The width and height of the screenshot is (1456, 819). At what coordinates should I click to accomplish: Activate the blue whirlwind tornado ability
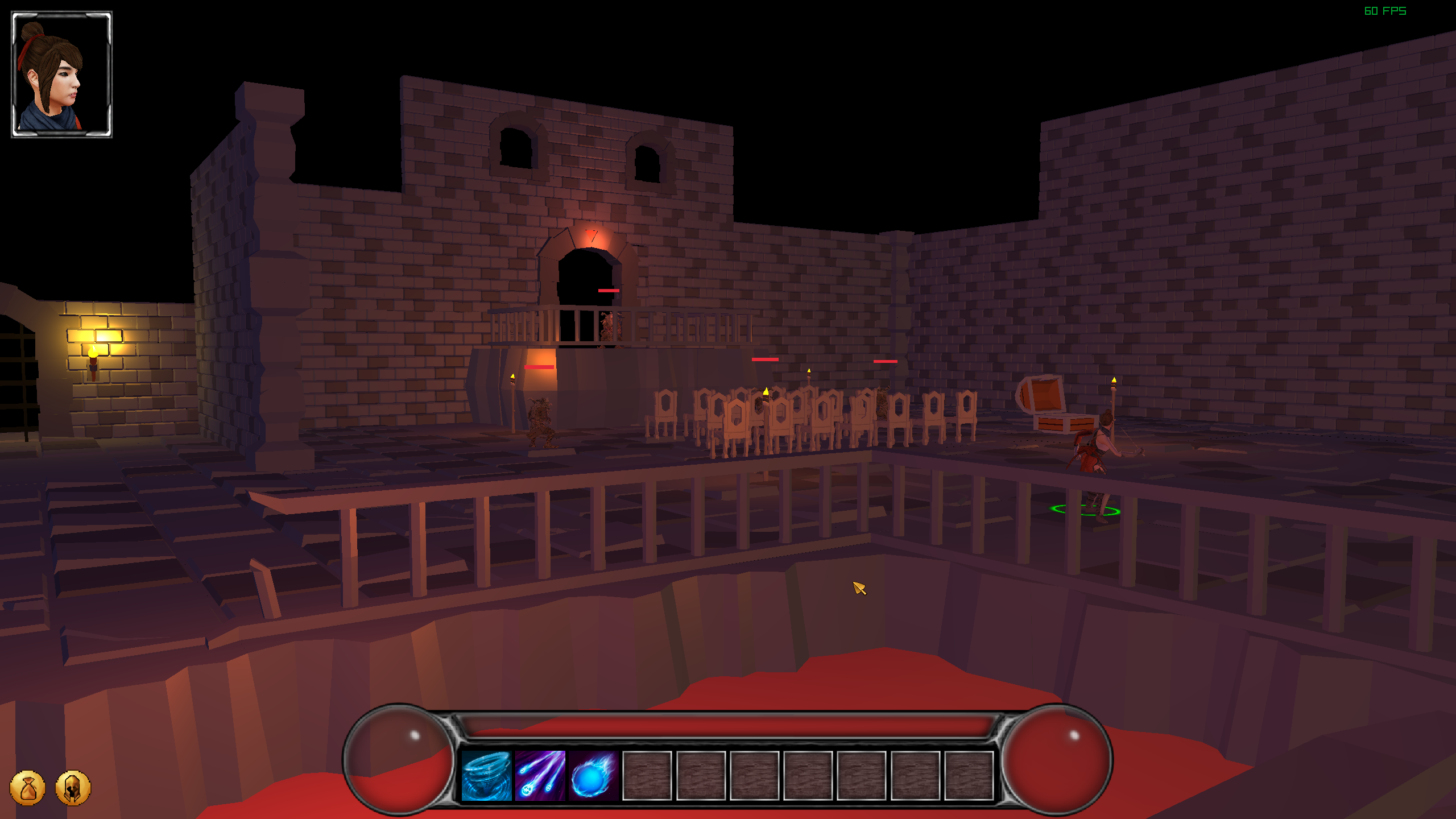pos(485,775)
